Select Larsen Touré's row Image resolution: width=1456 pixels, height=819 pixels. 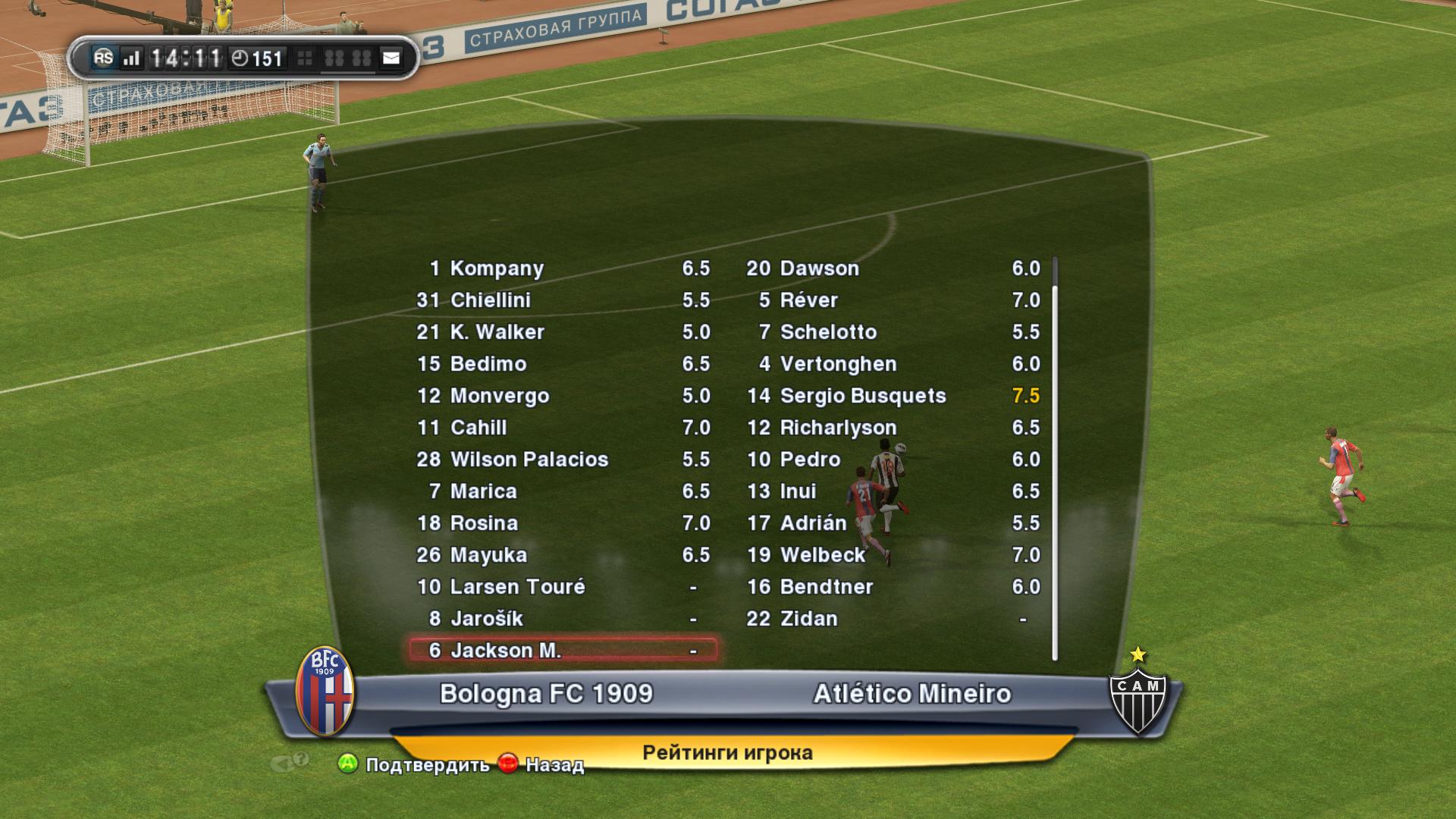pyautogui.click(x=562, y=587)
